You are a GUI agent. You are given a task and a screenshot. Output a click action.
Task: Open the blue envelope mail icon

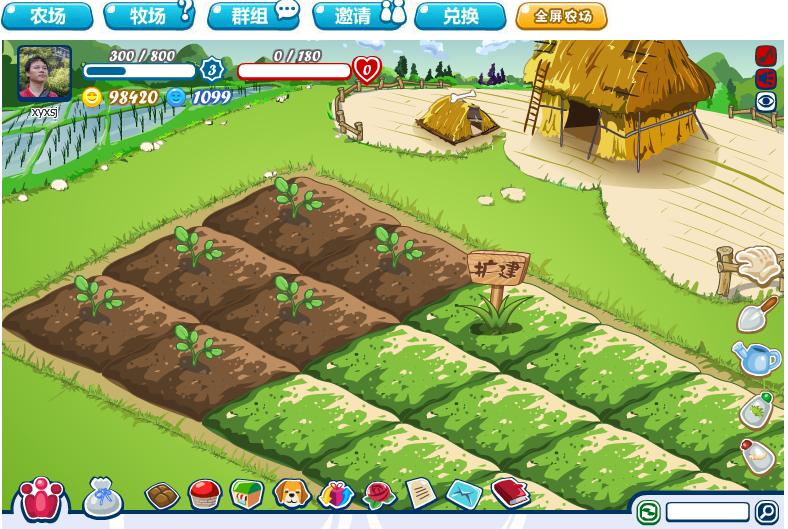coord(463,493)
